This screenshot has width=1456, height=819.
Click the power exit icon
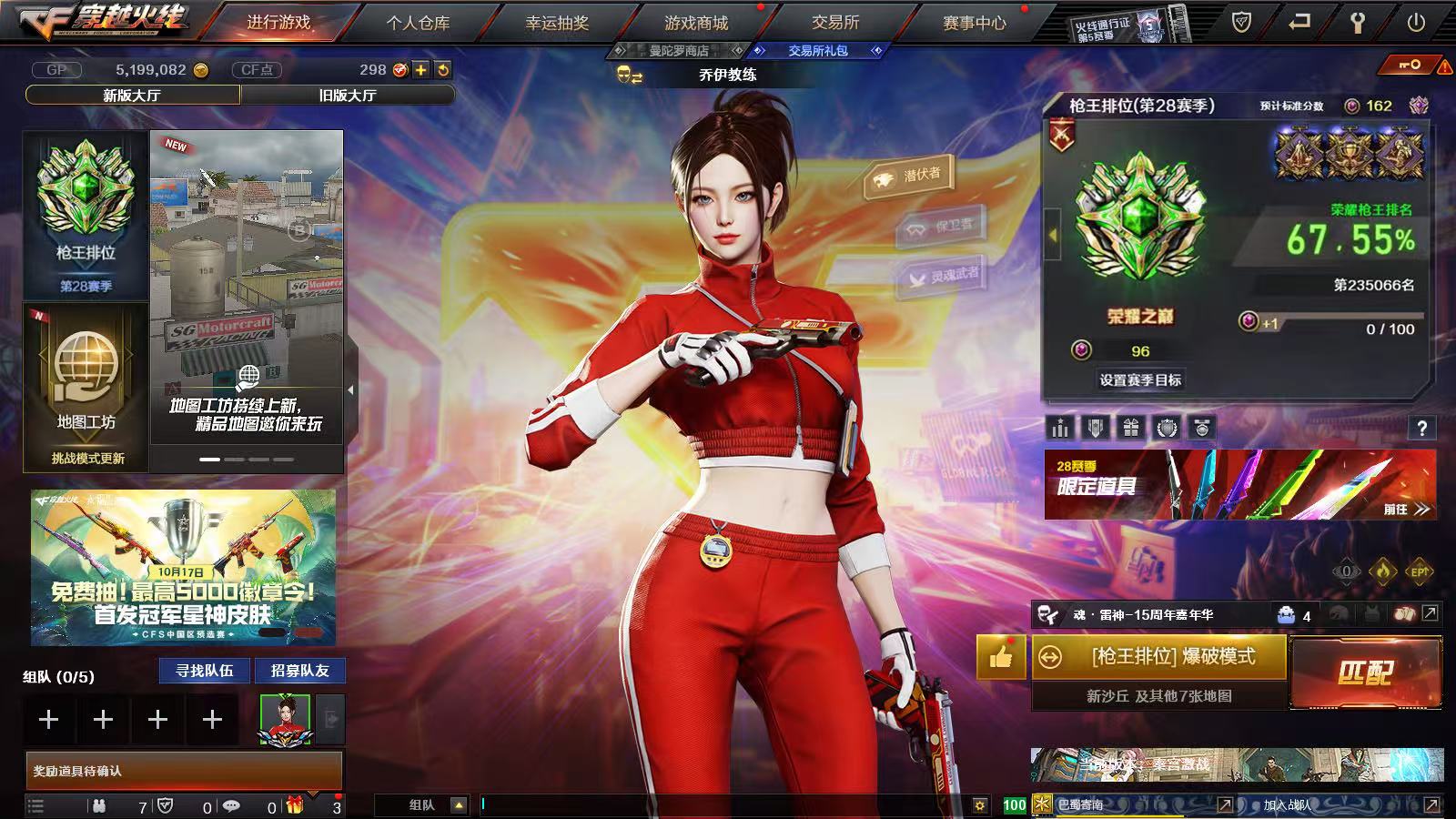click(x=1416, y=23)
